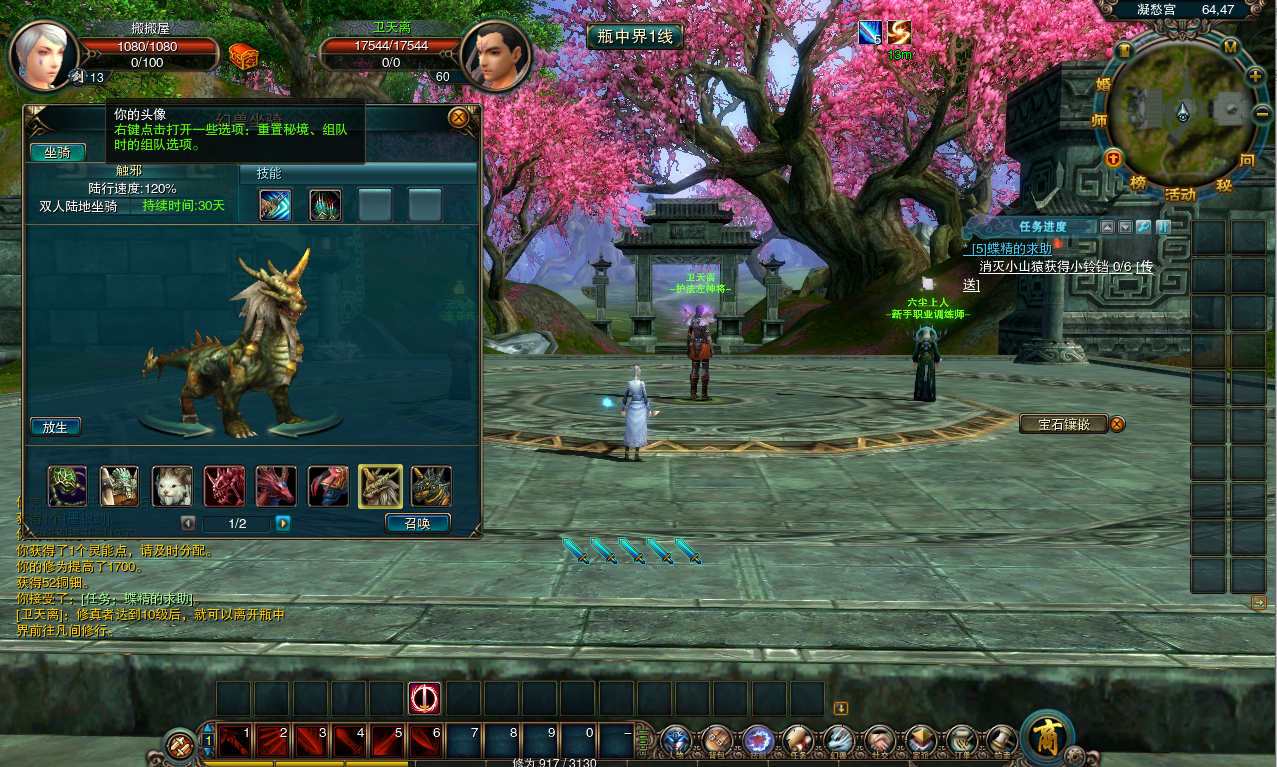Release the mount with 放生 button

click(x=55, y=427)
